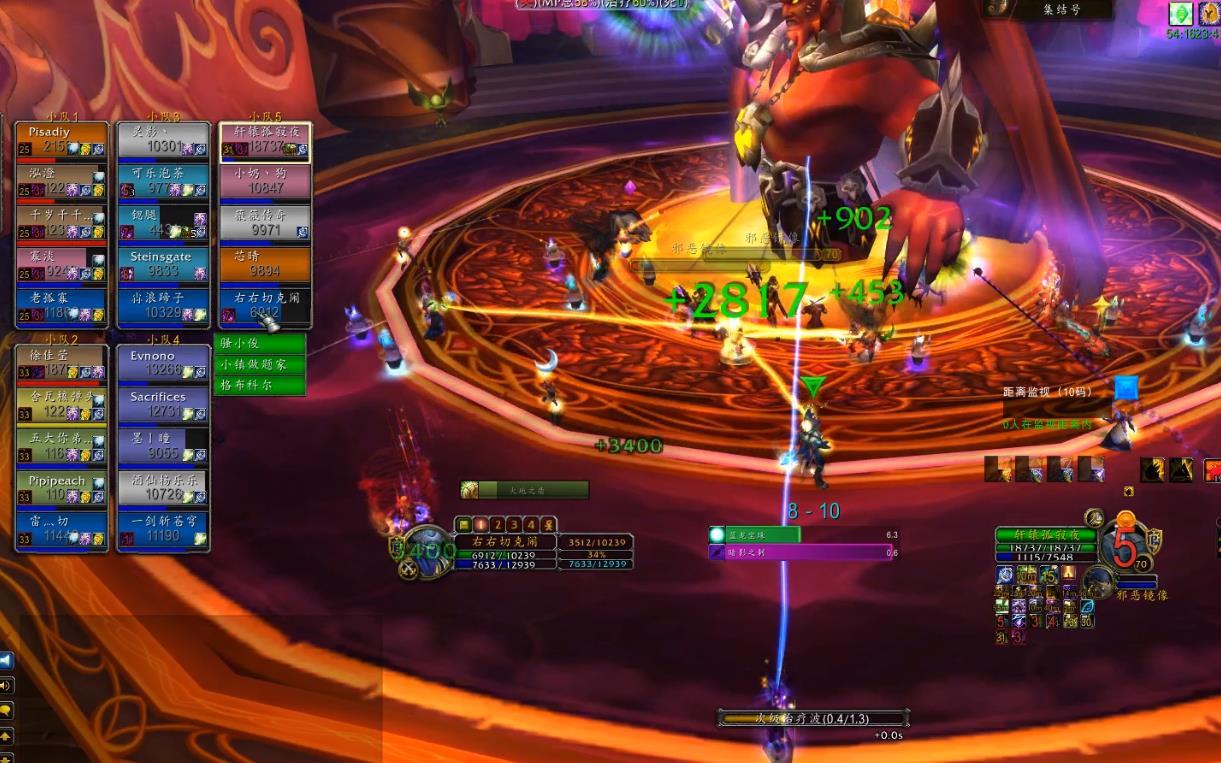Click the 轩辕孤寂夜 raid frame in group 5

pyautogui.click(x=265, y=141)
